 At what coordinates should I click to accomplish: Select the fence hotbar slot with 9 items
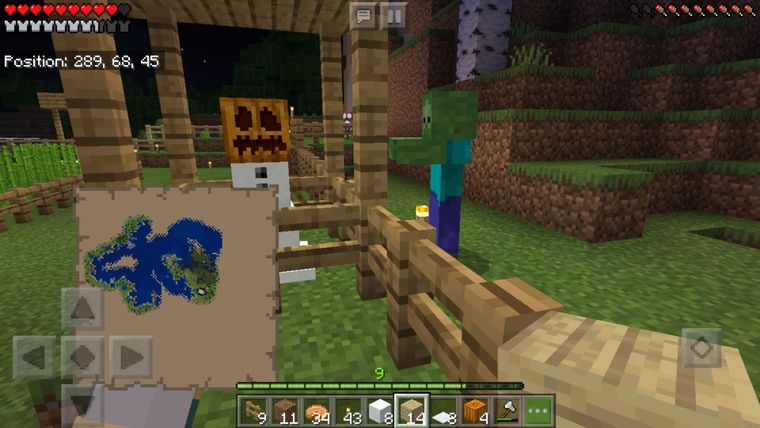pyautogui.click(x=252, y=410)
